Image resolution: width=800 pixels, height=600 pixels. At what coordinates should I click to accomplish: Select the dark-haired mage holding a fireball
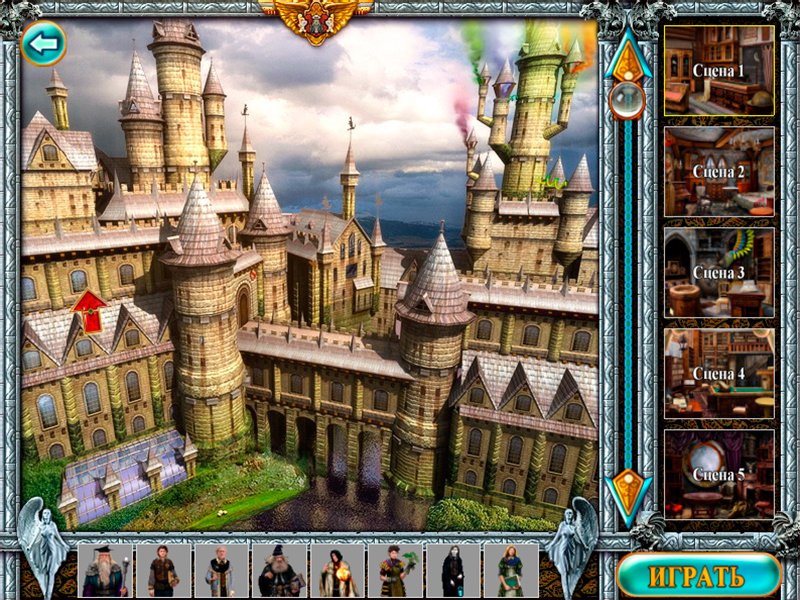point(337,571)
